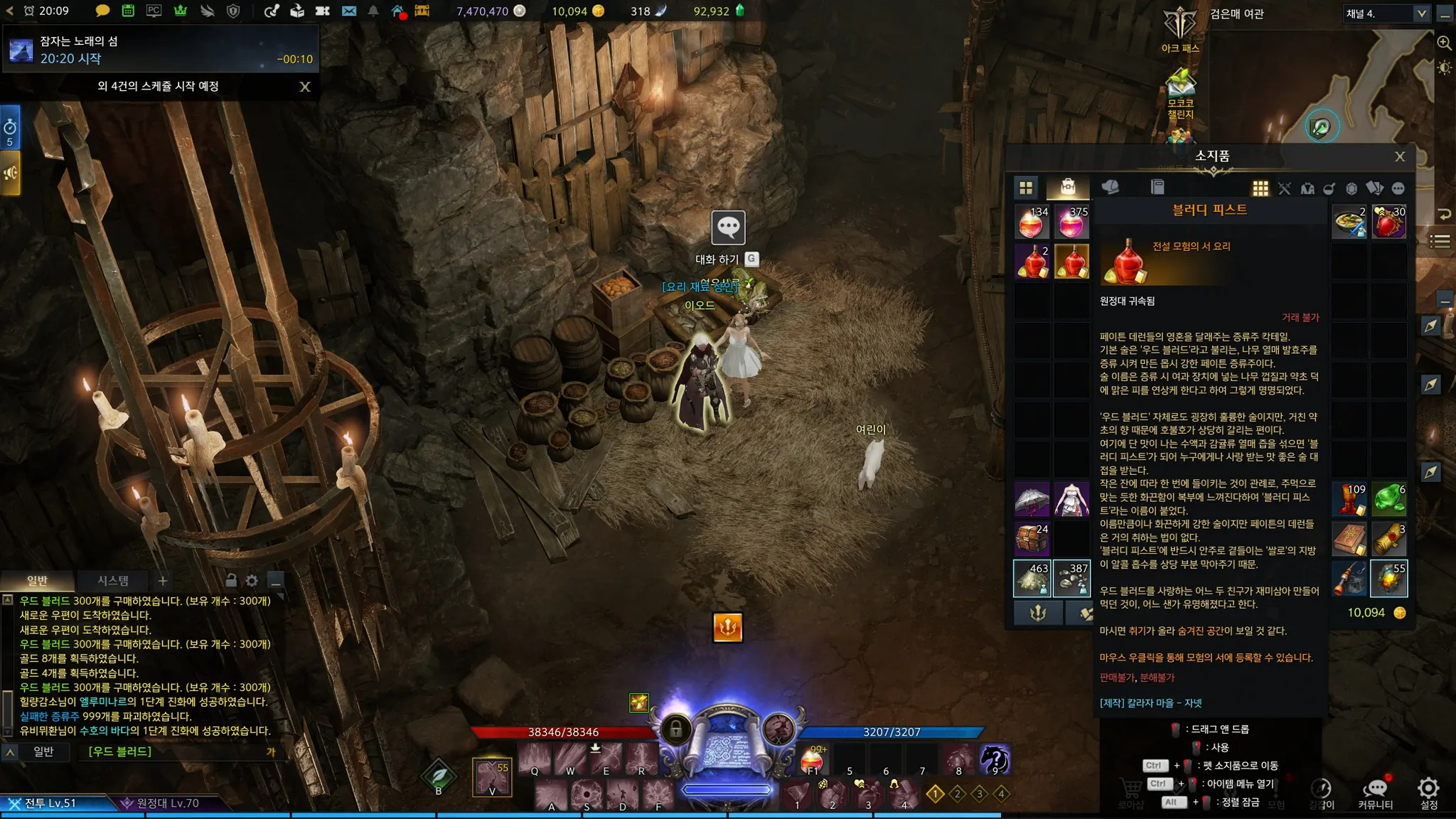This screenshot has height=819, width=1456.
Task: Open chat settings gear
Action: 252,581
